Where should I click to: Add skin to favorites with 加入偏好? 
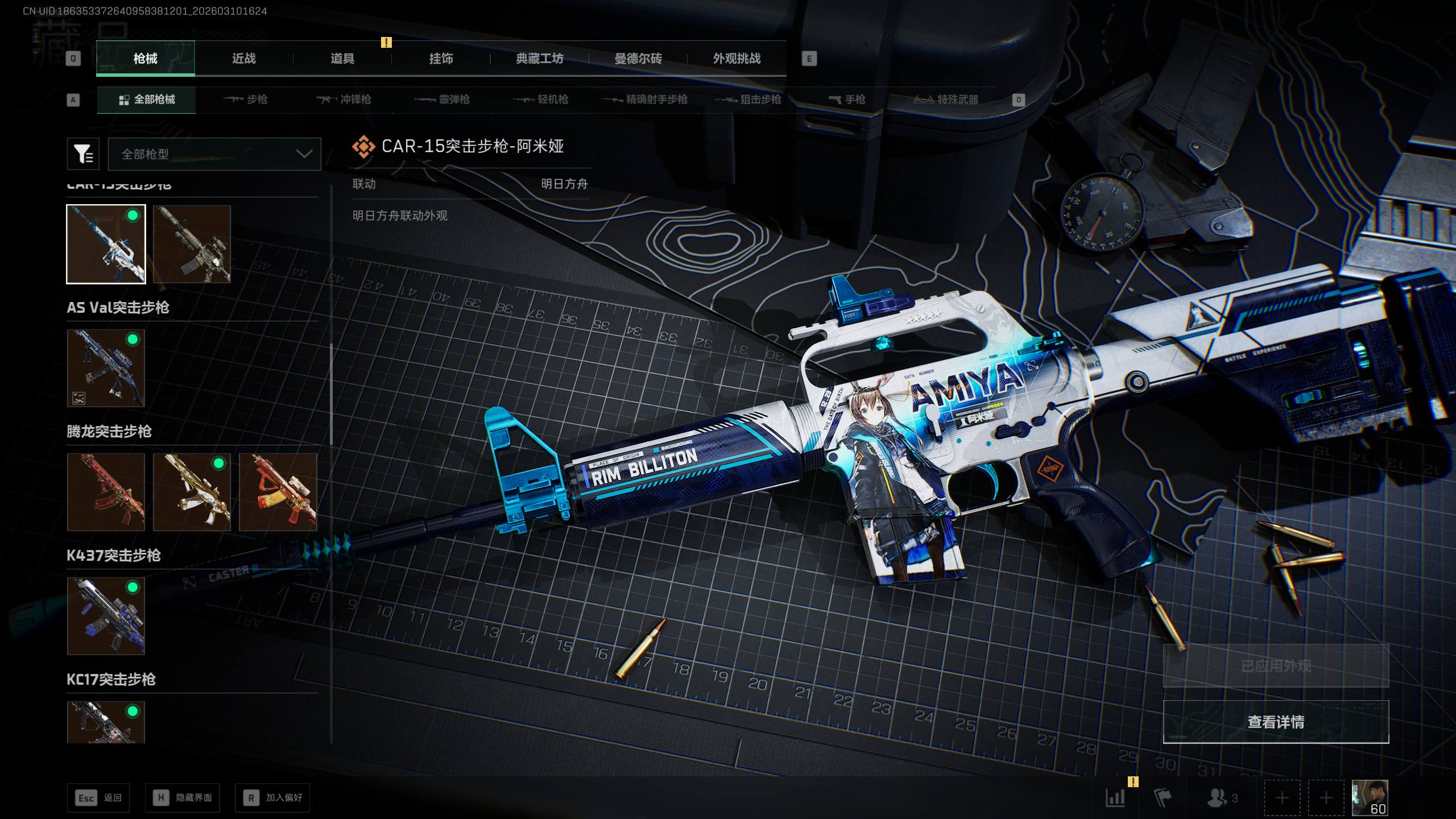(x=272, y=798)
